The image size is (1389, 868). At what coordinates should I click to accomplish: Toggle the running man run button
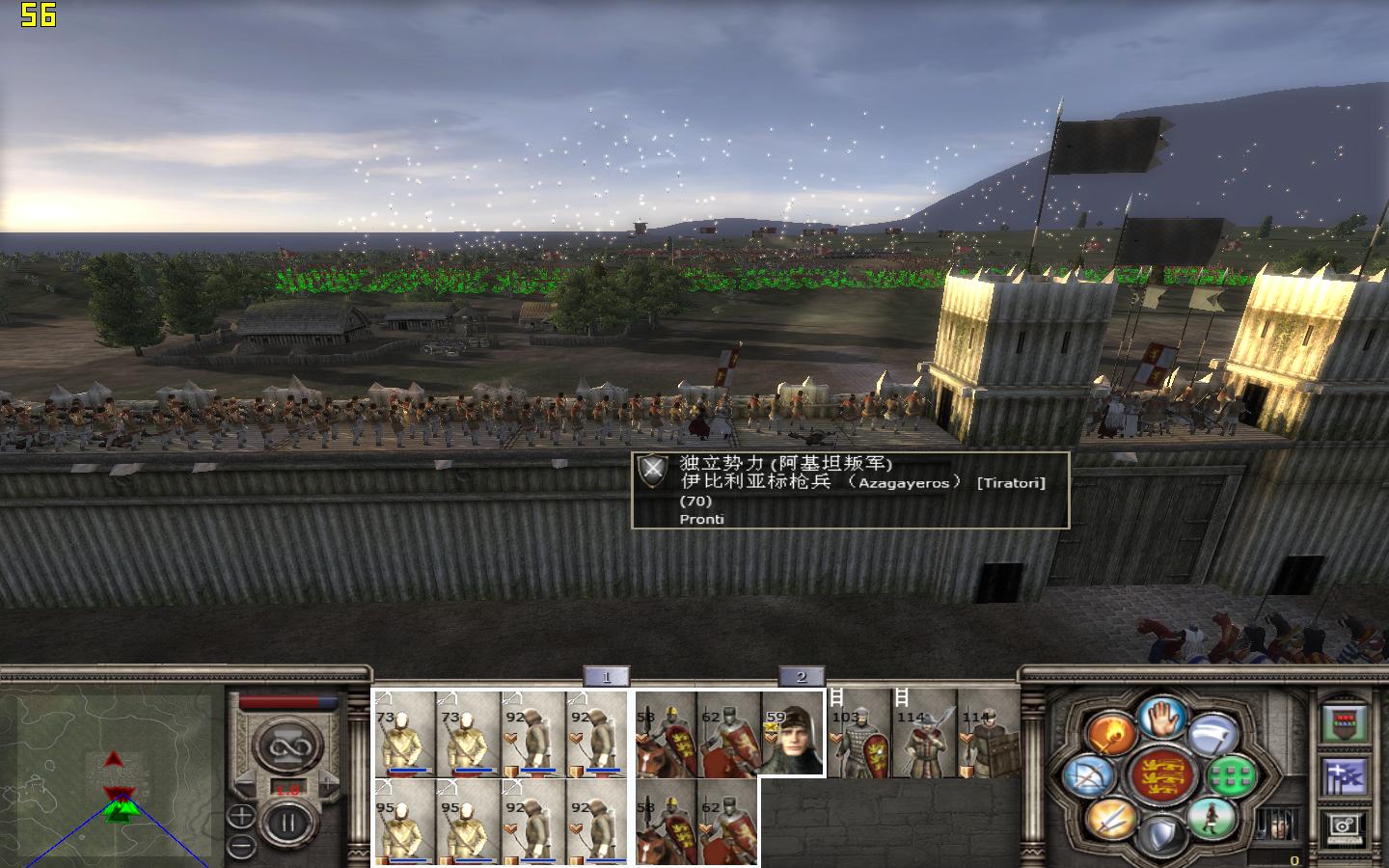point(1211,818)
